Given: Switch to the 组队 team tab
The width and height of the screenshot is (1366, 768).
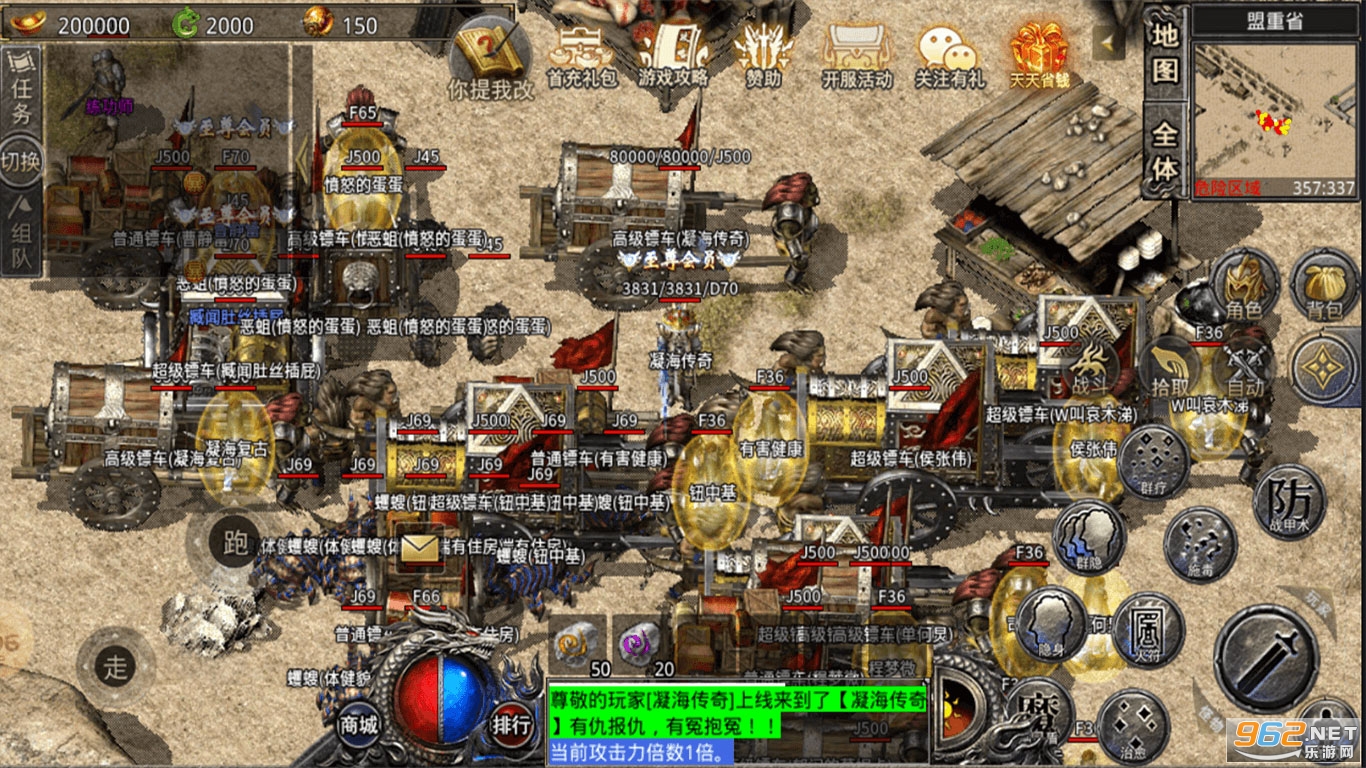Looking at the screenshot, I should (x=21, y=236).
